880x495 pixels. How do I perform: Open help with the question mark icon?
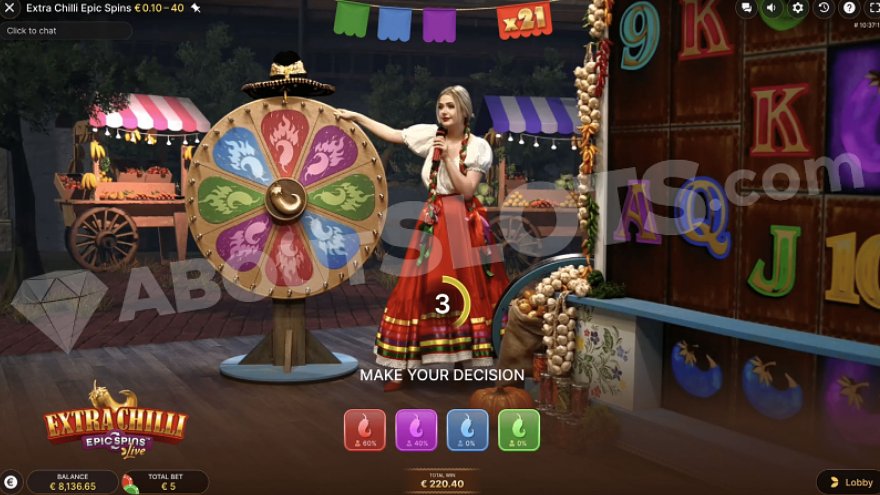pos(848,8)
